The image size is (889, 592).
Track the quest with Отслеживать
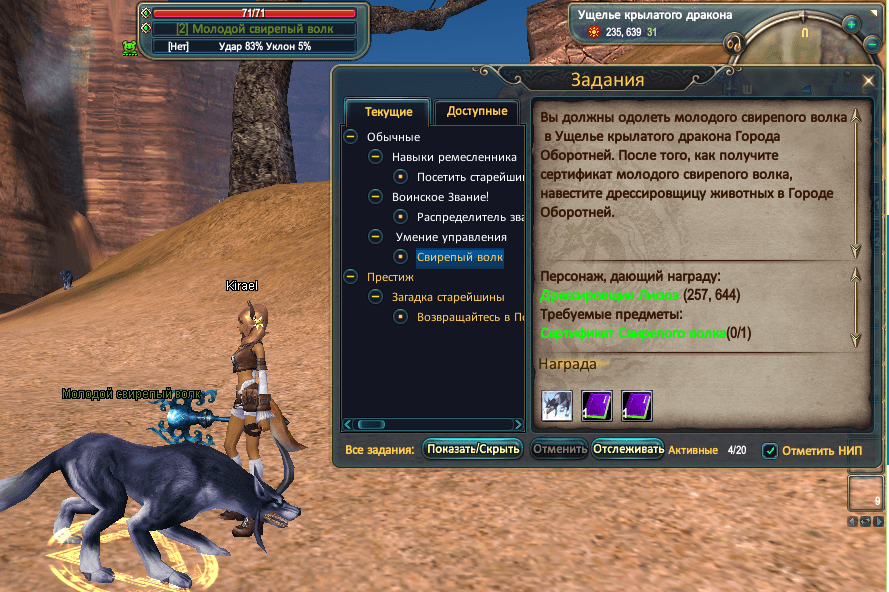(628, 449)
